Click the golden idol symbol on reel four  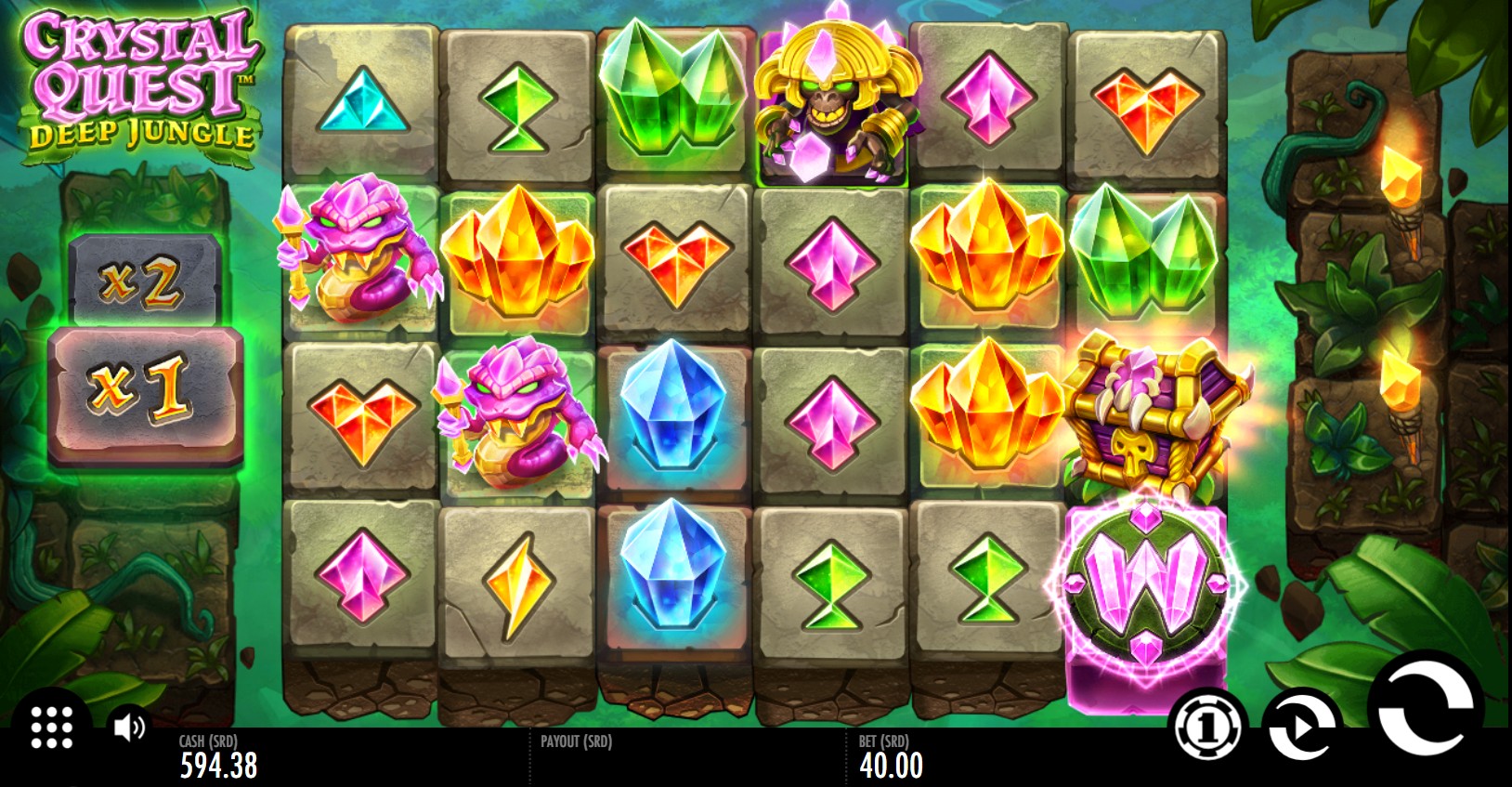(x=835, y=102)
